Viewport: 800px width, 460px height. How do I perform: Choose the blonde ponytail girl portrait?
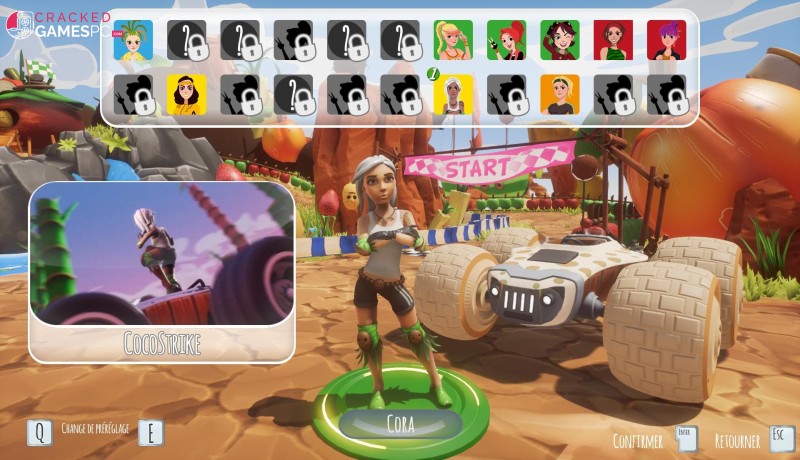(x=453, y=41)
